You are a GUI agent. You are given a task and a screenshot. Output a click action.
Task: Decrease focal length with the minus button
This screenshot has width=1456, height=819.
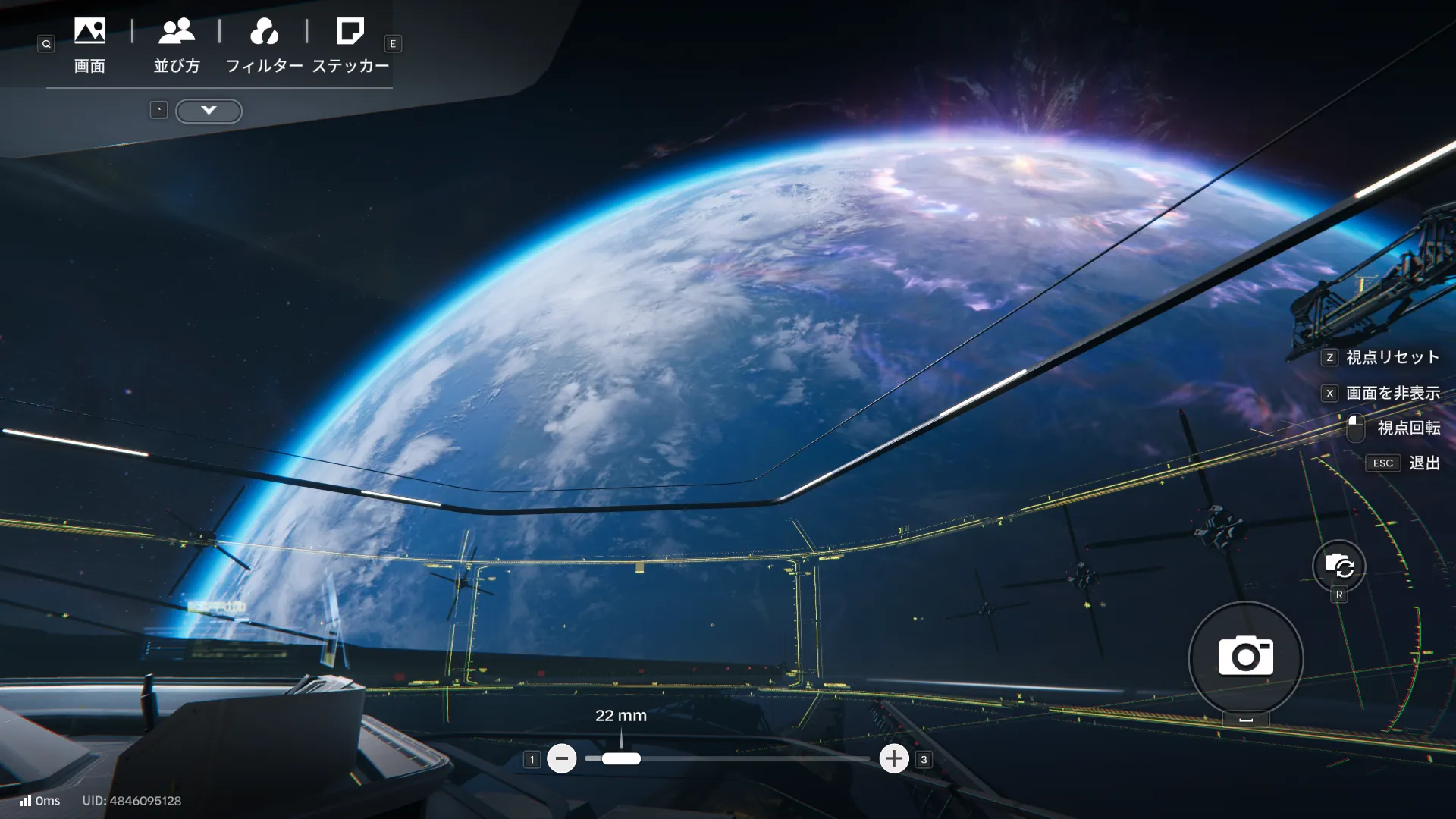click(x=562, y=758)
